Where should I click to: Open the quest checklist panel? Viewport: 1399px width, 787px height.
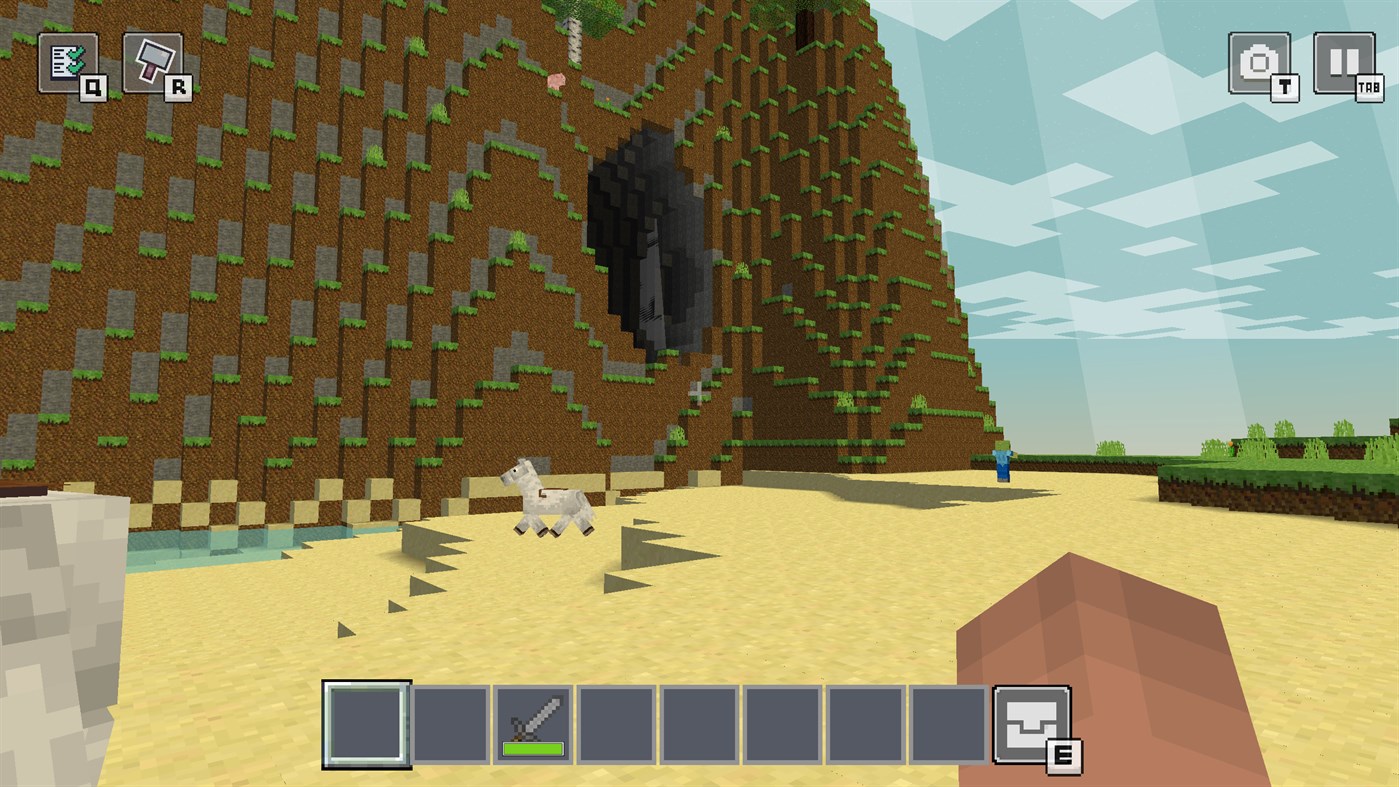(x=66, y=60)
